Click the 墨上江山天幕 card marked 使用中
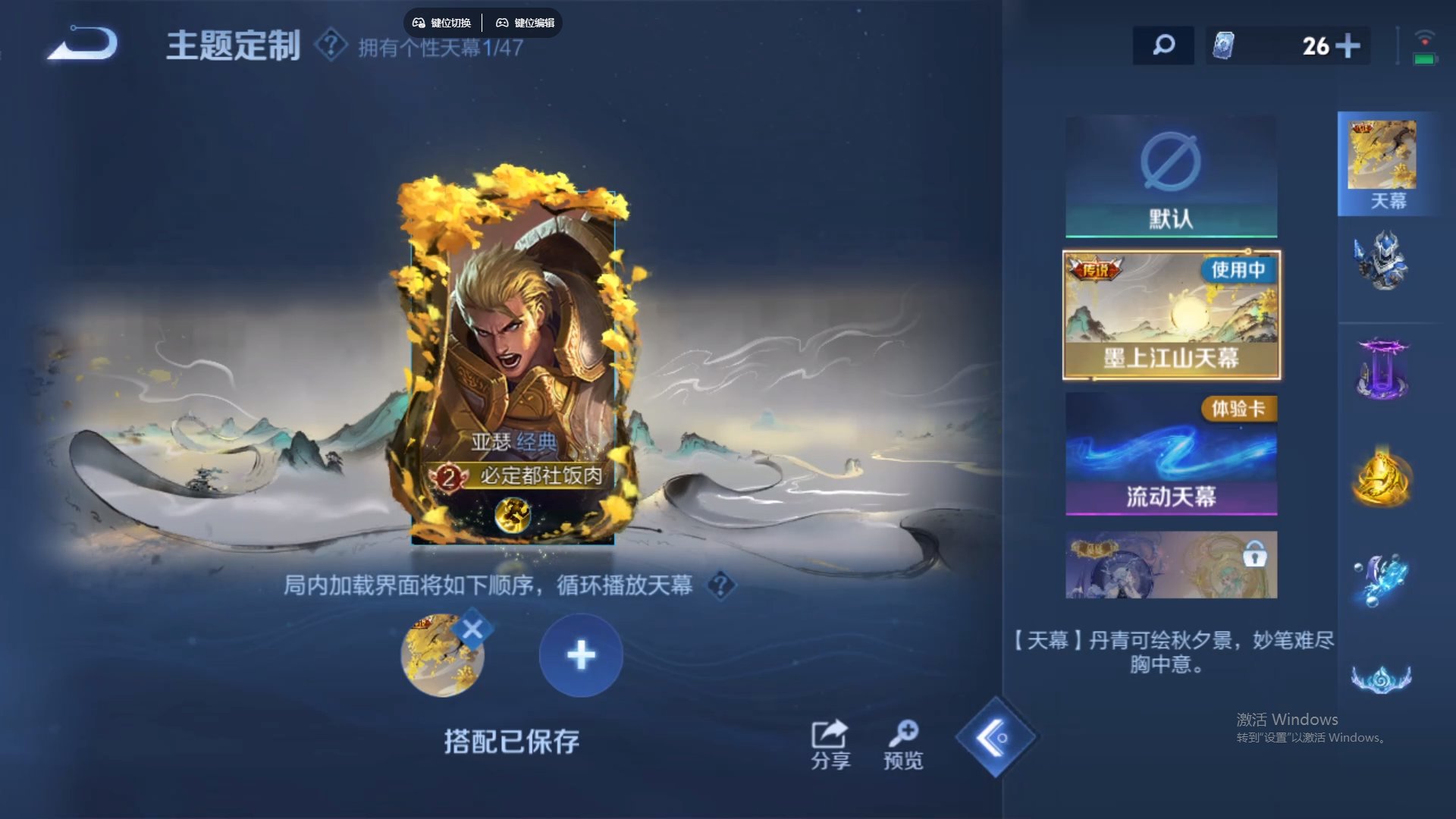The width and height of the screenshot is (1456, 819). (x=1170, y=315)
